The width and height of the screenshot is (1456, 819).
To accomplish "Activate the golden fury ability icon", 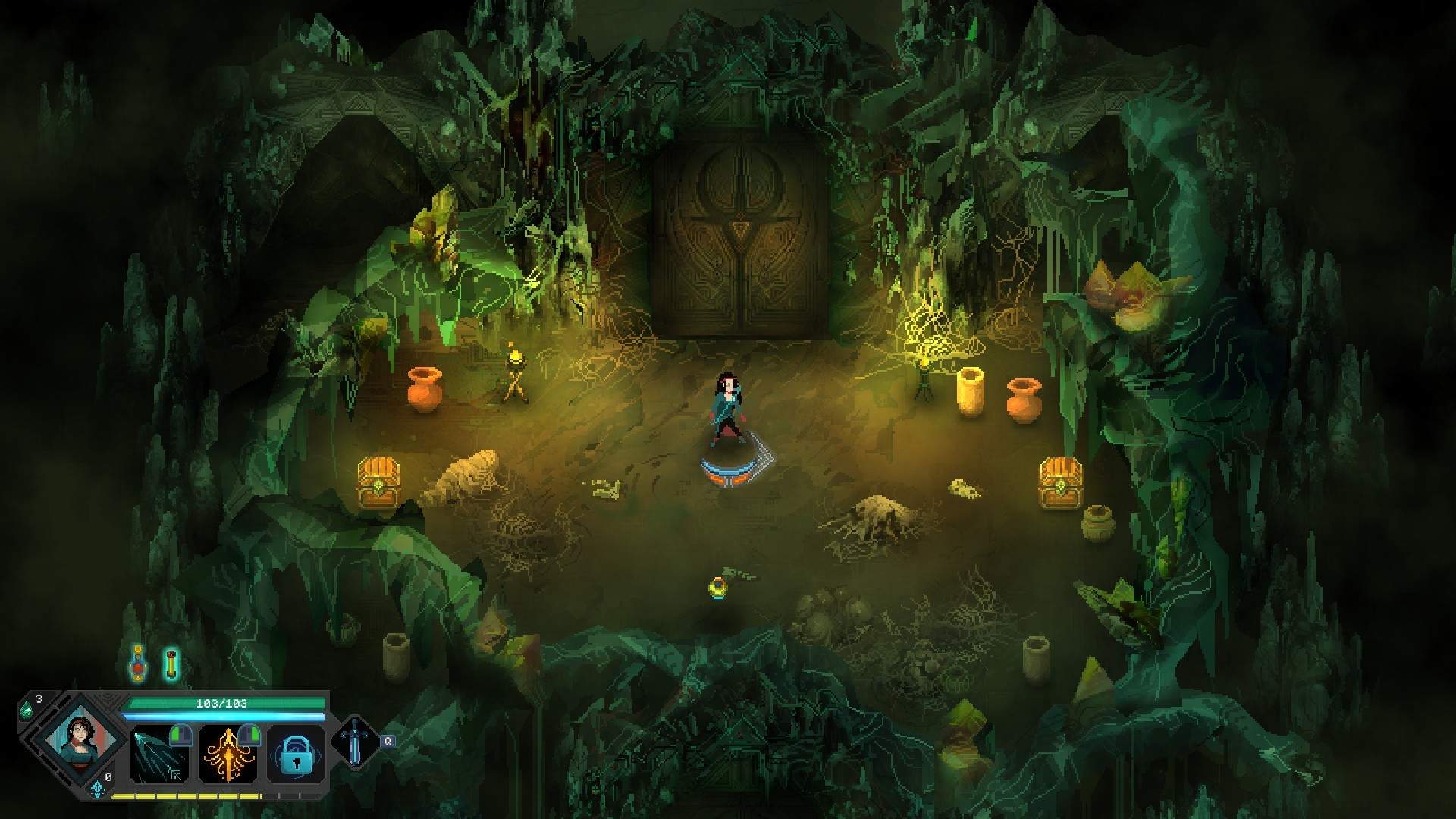I will point(227,756).
